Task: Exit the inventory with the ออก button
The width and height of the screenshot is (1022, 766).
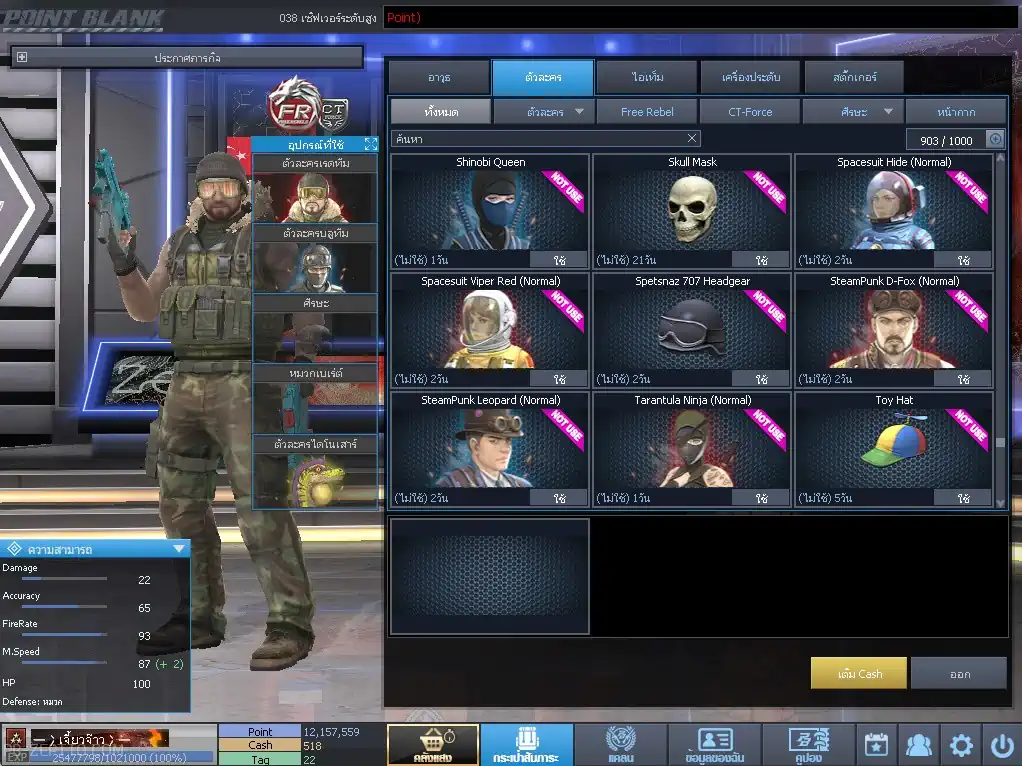Action: click(x=959, y=673)
